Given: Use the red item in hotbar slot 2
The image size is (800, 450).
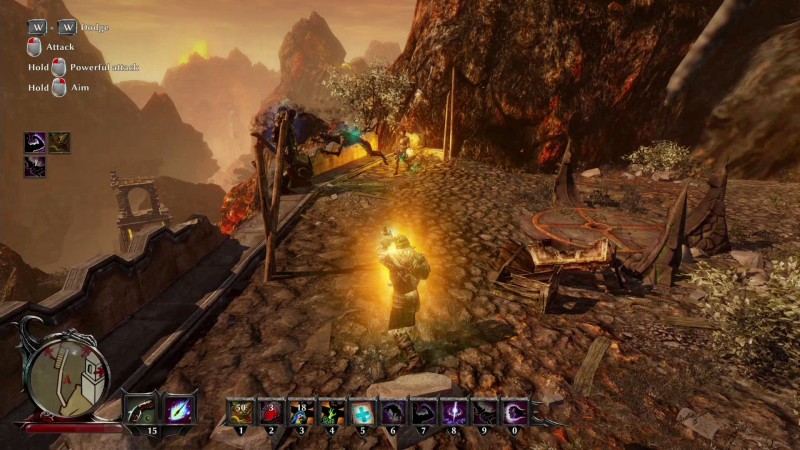Looking at the screenshot, I should point(271,412).
